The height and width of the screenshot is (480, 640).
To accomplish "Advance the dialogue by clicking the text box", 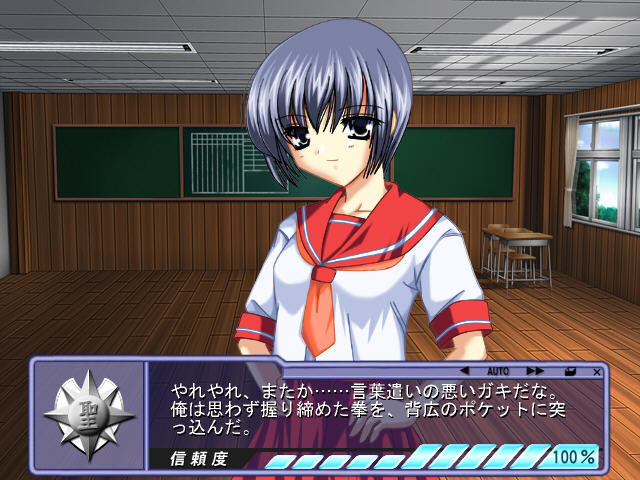I will 370,410.
